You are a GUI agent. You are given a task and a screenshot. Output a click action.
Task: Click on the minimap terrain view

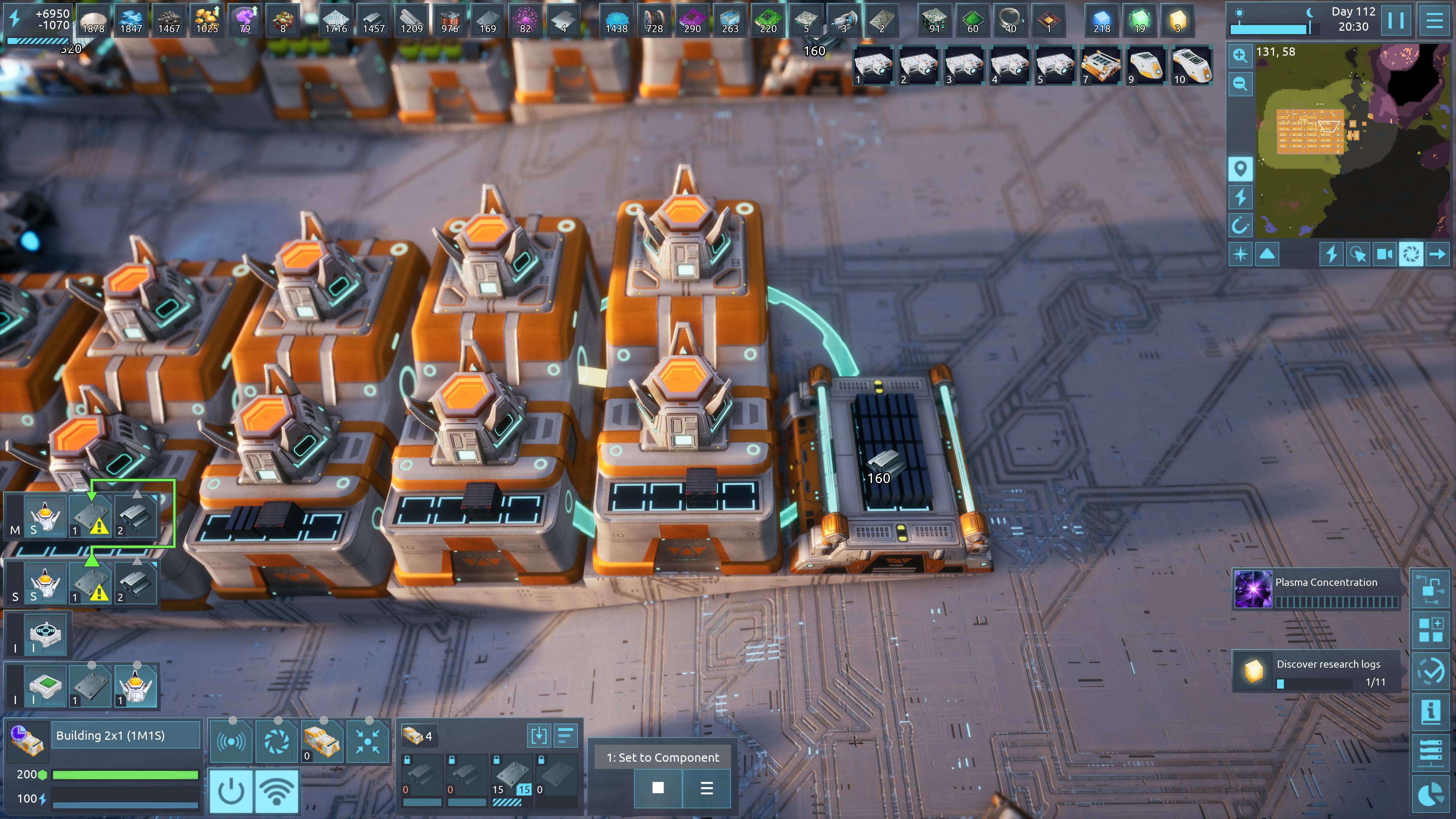(1351, 141)
